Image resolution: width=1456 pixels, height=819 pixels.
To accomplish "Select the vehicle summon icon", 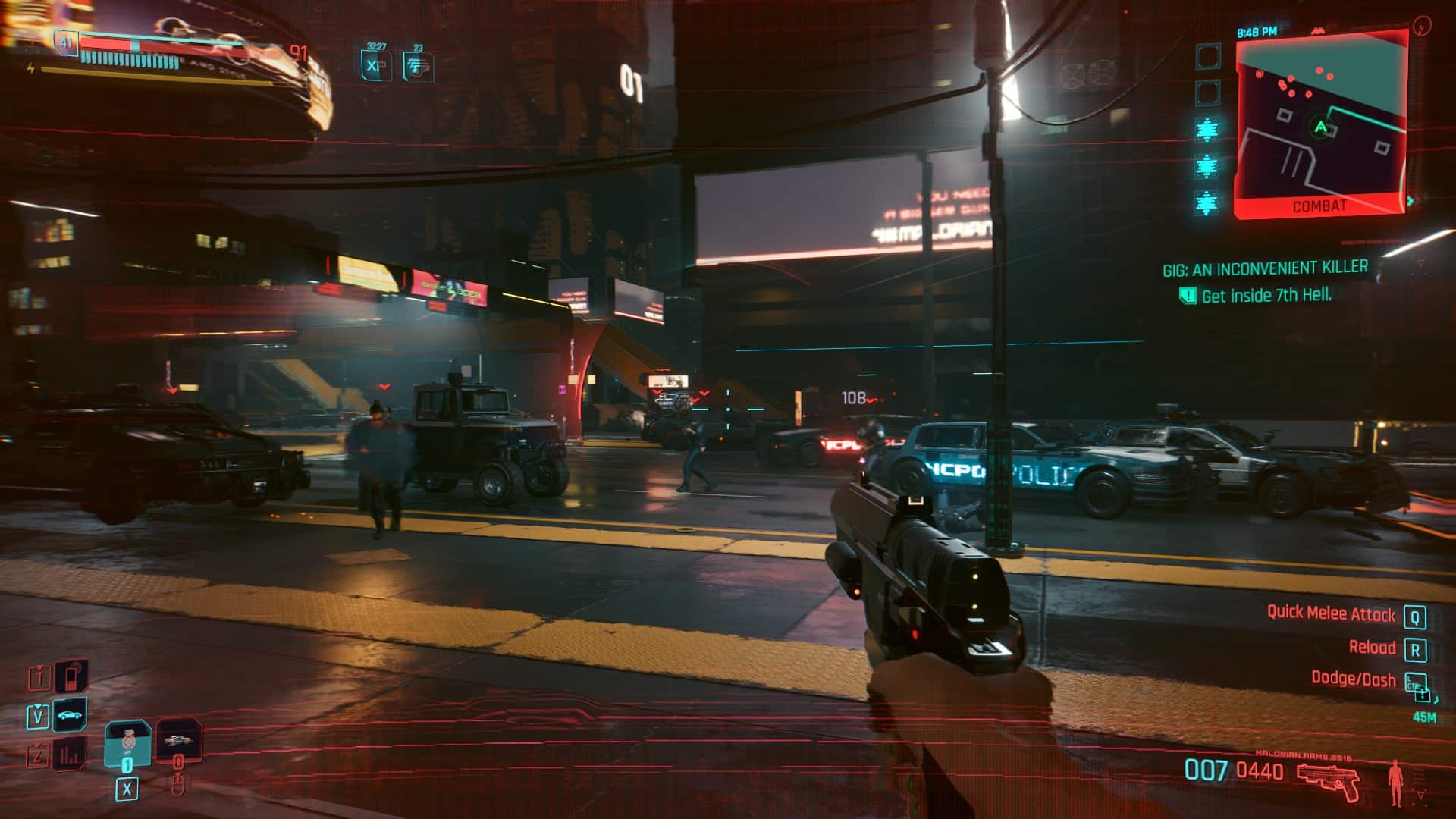I will point(69,715).
